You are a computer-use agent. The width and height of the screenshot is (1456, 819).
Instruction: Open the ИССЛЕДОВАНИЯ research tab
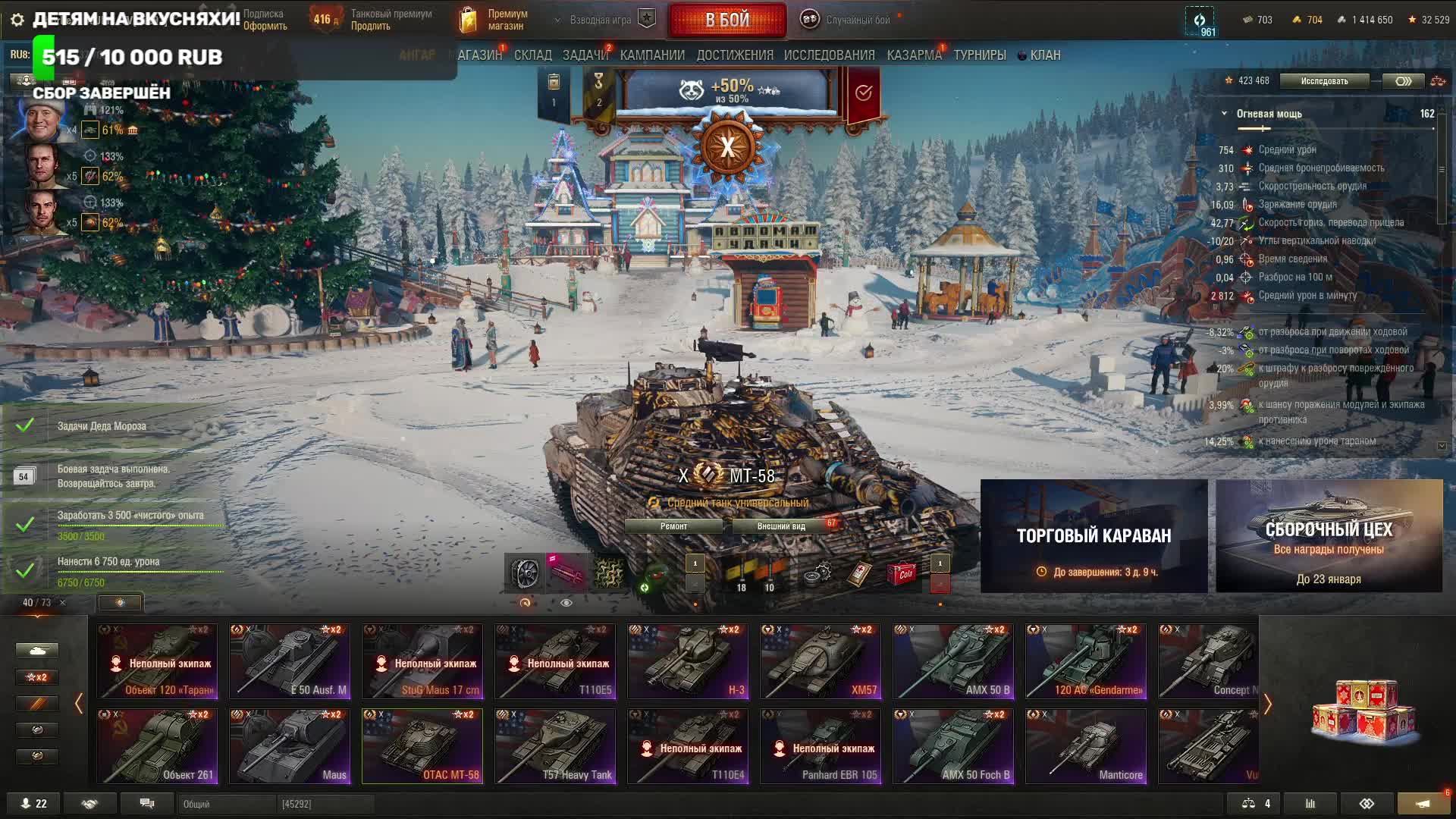tap(829, 55)
